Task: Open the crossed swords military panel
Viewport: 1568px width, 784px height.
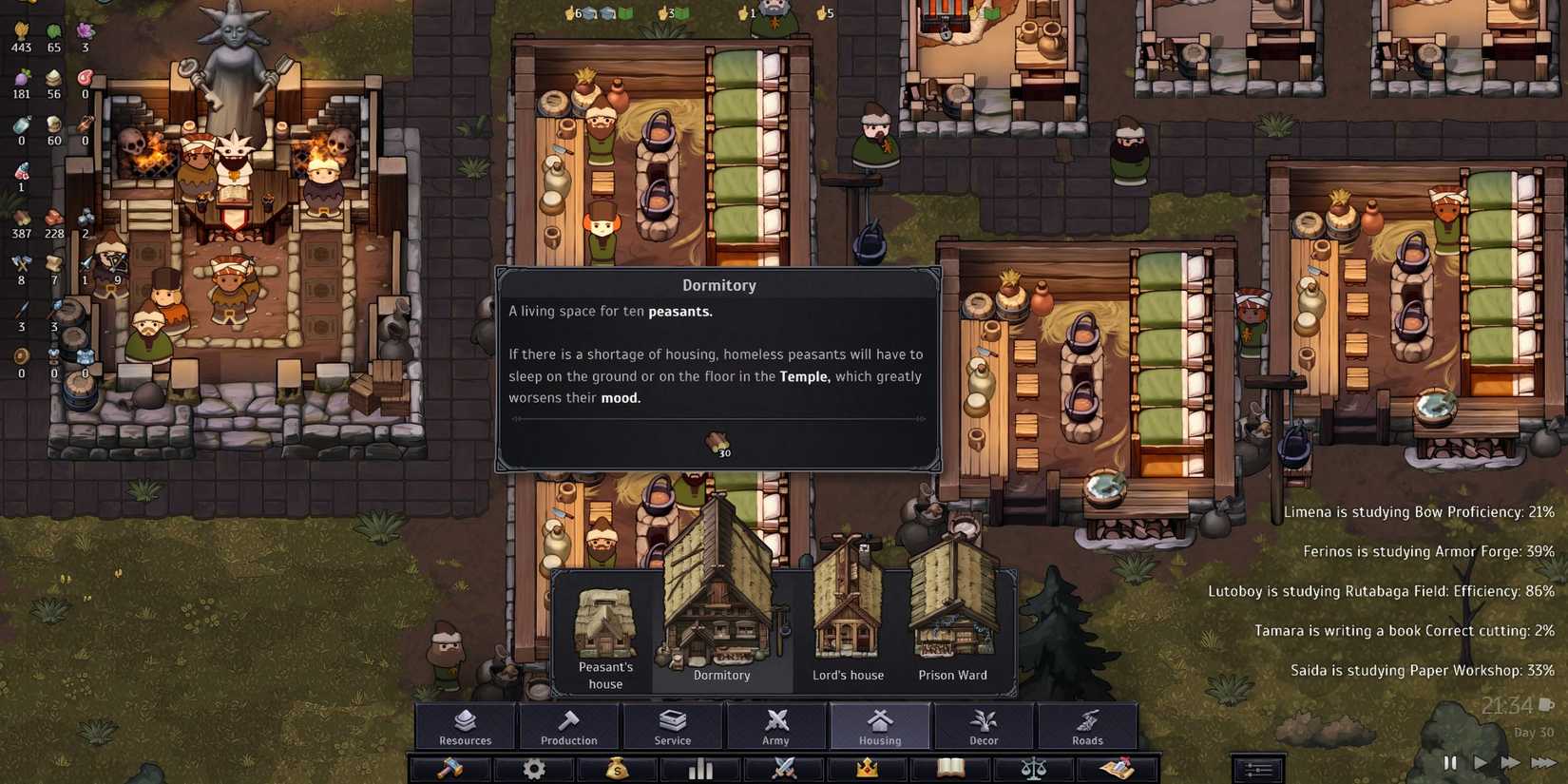Action: pyautogui.click(x=783, y=770)
